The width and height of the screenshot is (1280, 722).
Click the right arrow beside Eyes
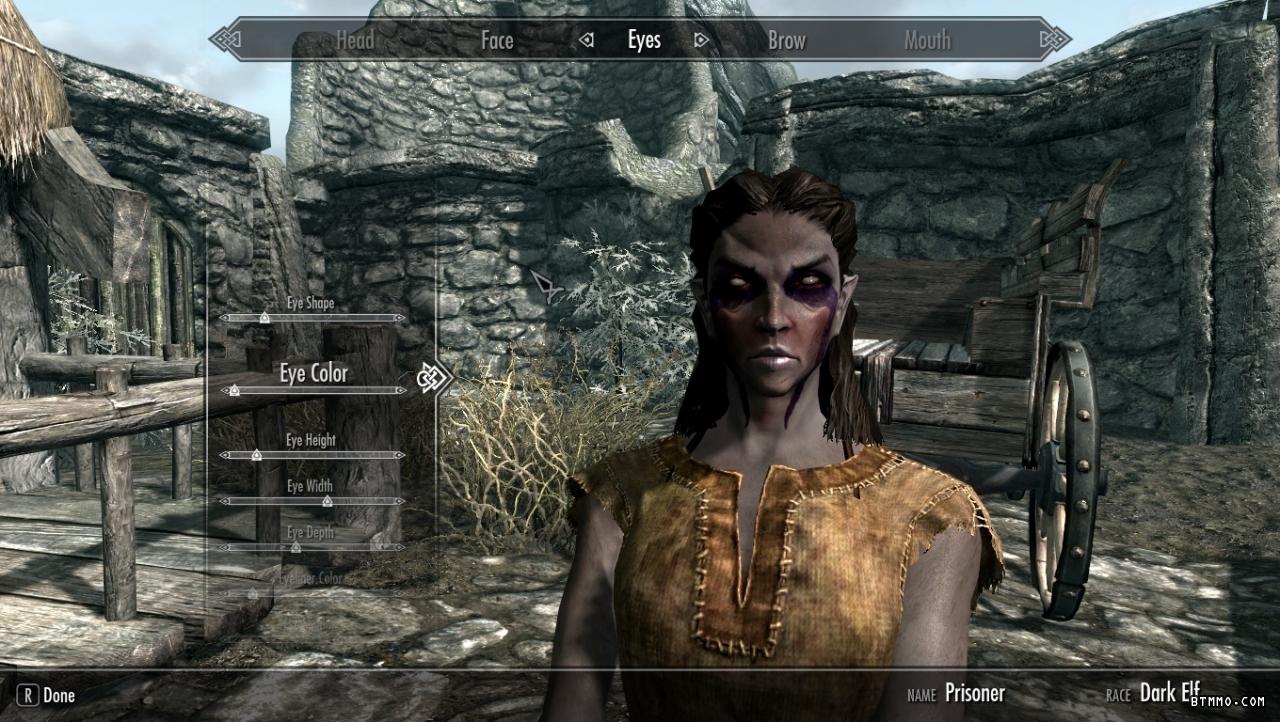[x=701, y=41]
